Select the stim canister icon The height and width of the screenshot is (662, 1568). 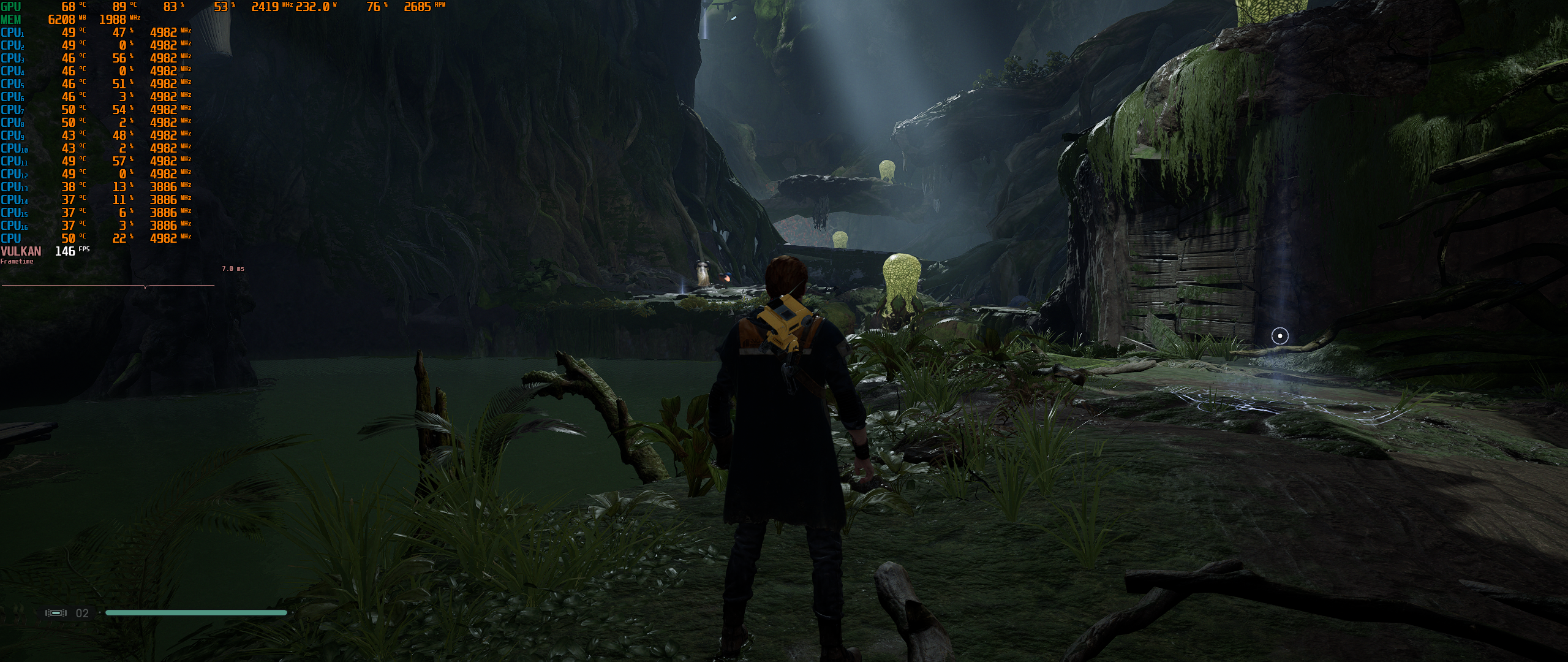[56, 613]
